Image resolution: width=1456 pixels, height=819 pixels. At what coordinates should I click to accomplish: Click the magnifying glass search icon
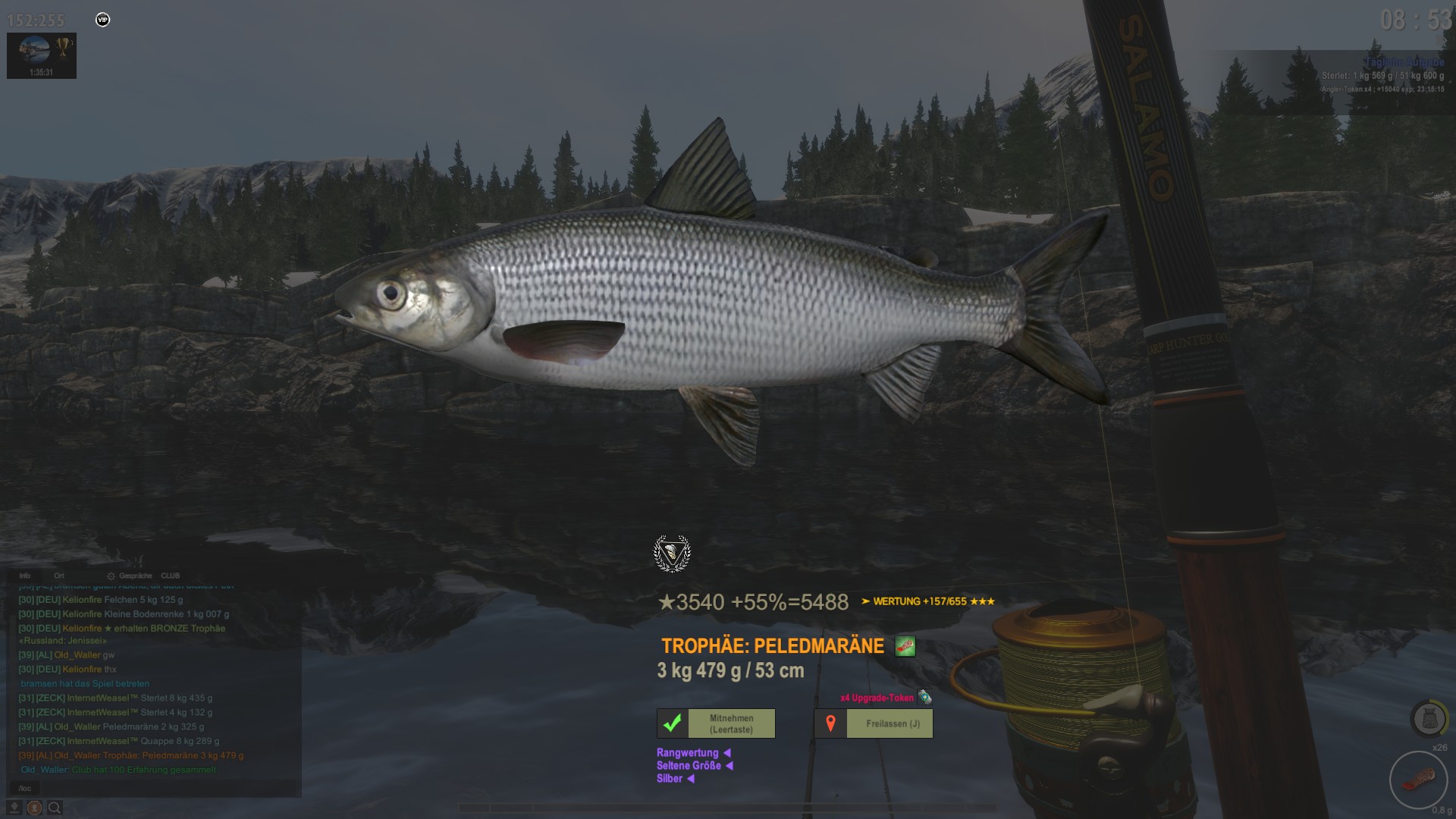tap(55, 808)
